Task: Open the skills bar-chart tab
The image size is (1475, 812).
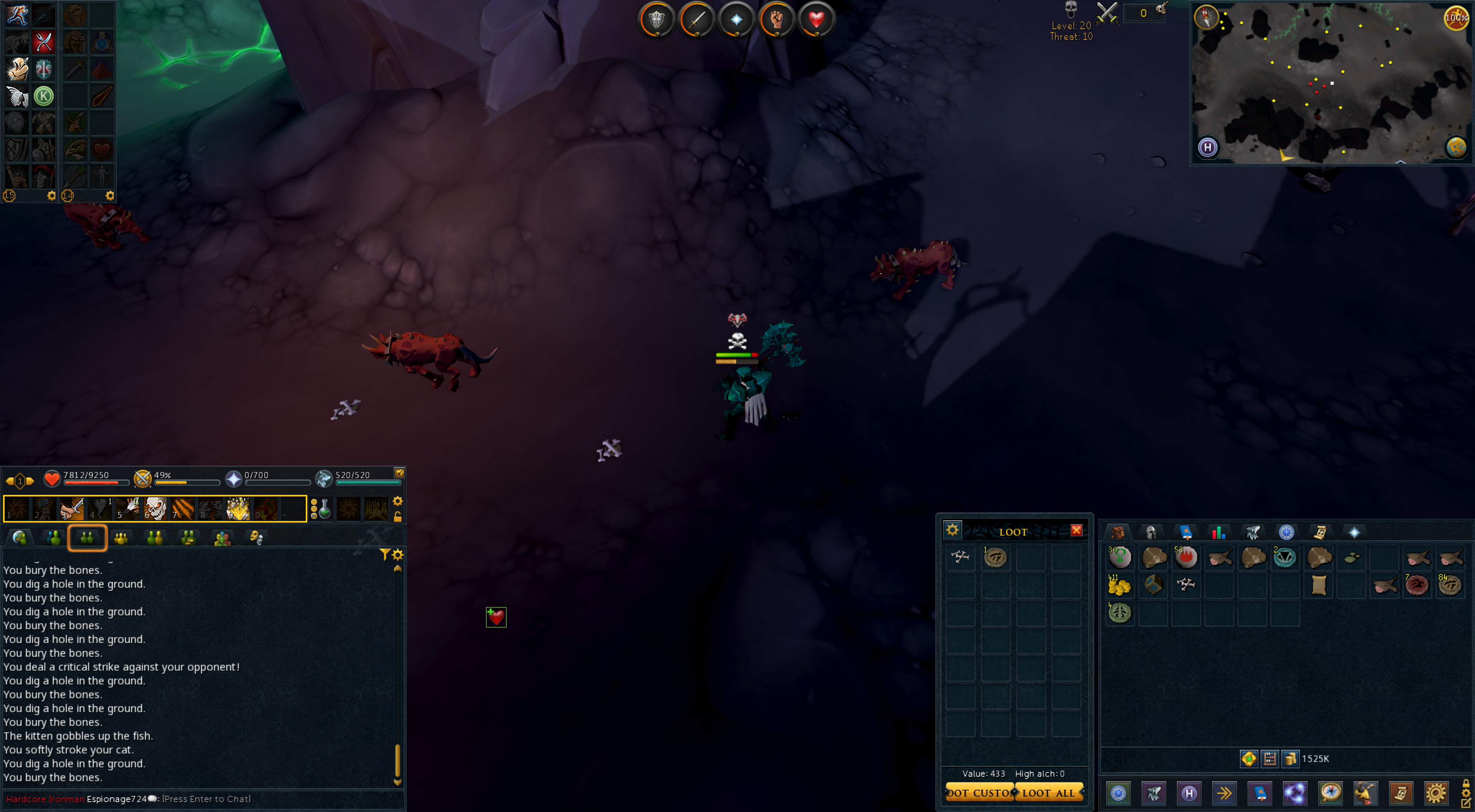Action: tap(1218, 532)
